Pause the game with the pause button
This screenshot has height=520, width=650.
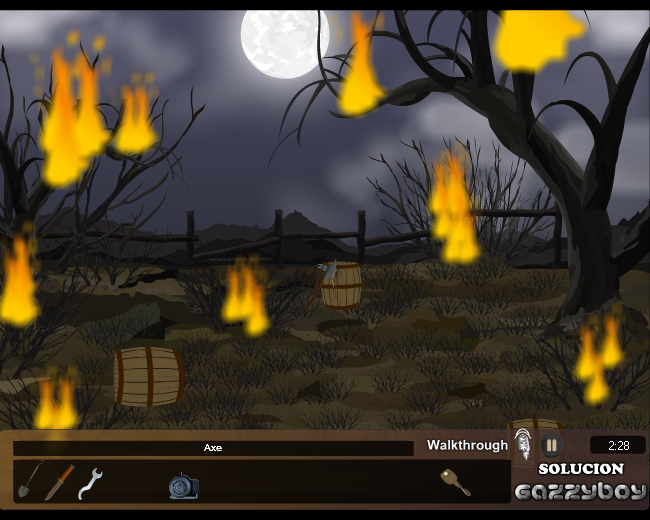point(552,445)
